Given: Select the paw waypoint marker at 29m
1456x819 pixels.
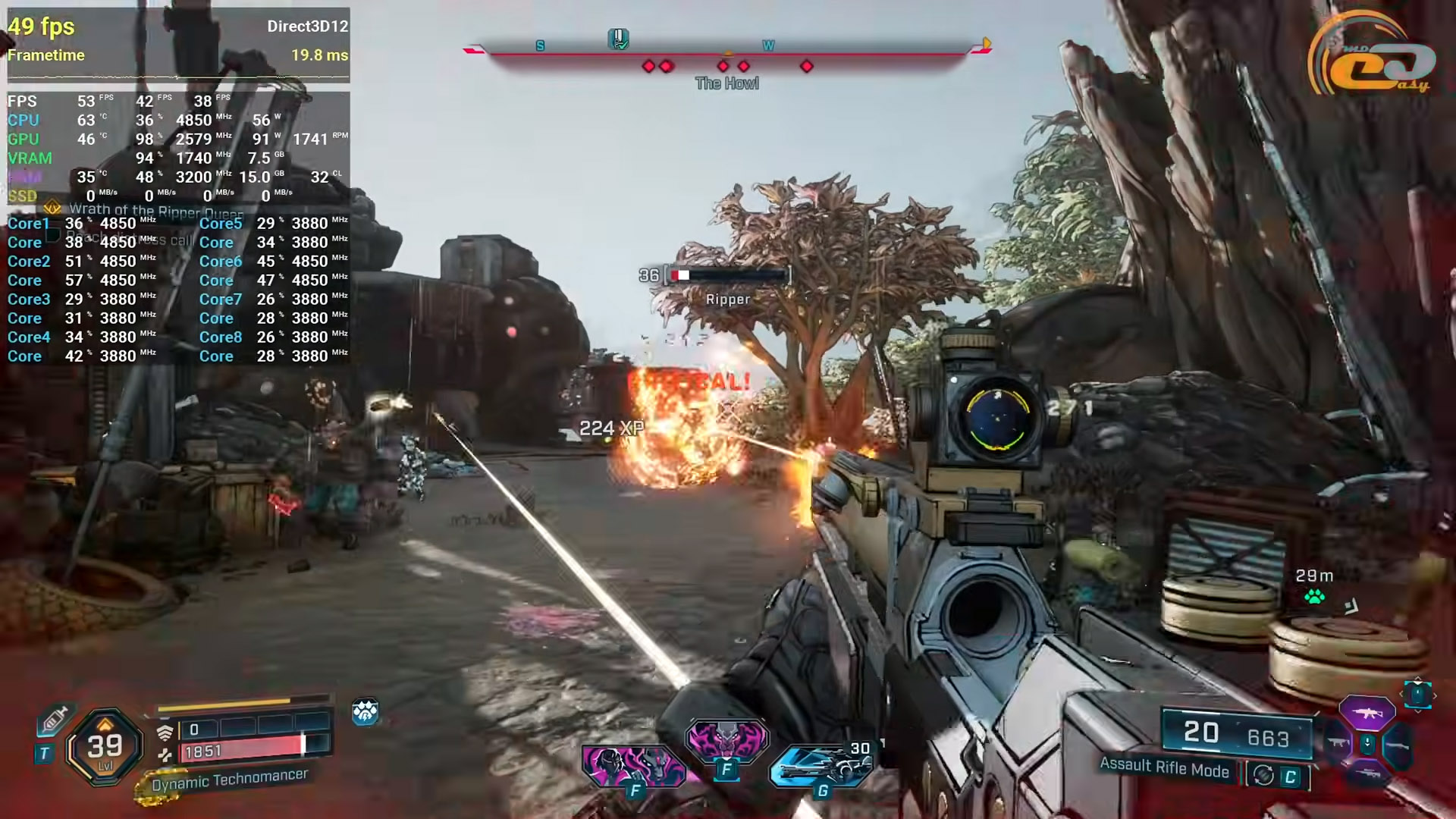Looking at the screenshot, I should [x=1314, y=597].
